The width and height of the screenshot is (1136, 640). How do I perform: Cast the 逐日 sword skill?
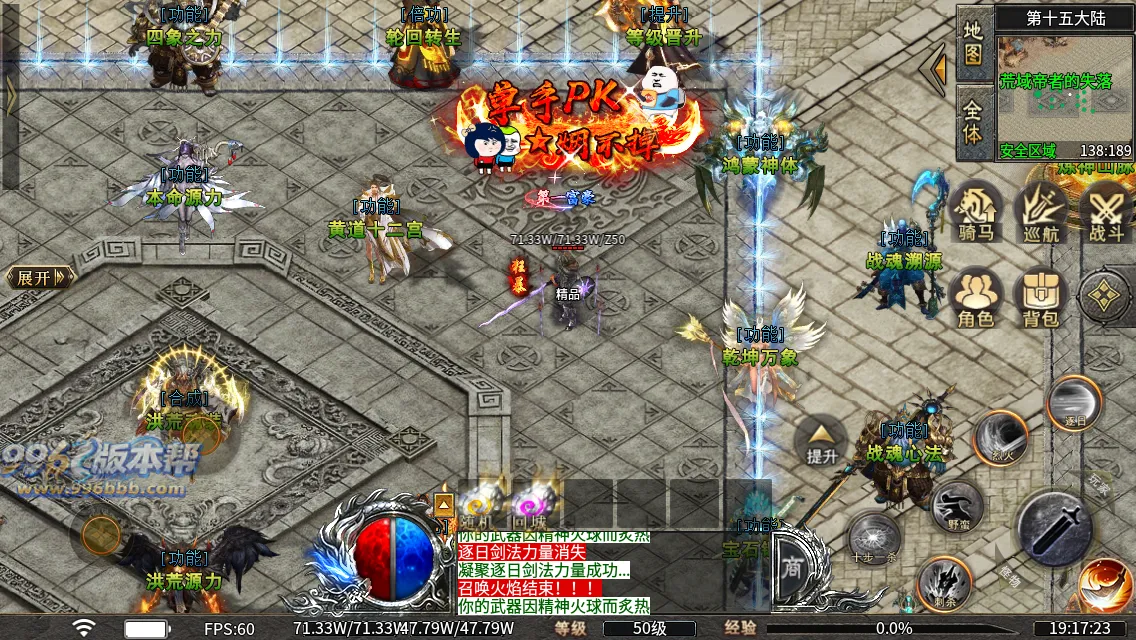1074,403
